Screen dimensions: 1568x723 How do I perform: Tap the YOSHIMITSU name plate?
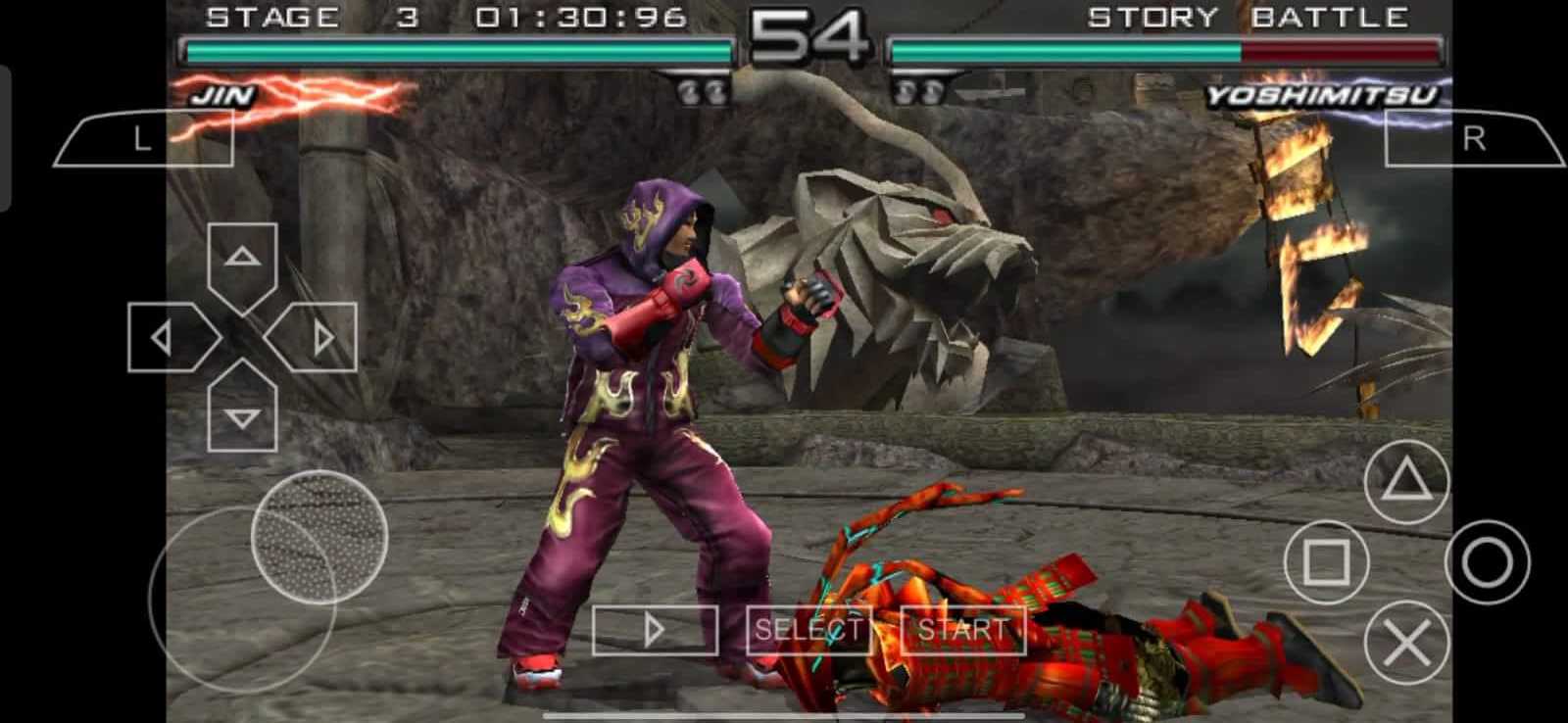[x=1325, y=97]
